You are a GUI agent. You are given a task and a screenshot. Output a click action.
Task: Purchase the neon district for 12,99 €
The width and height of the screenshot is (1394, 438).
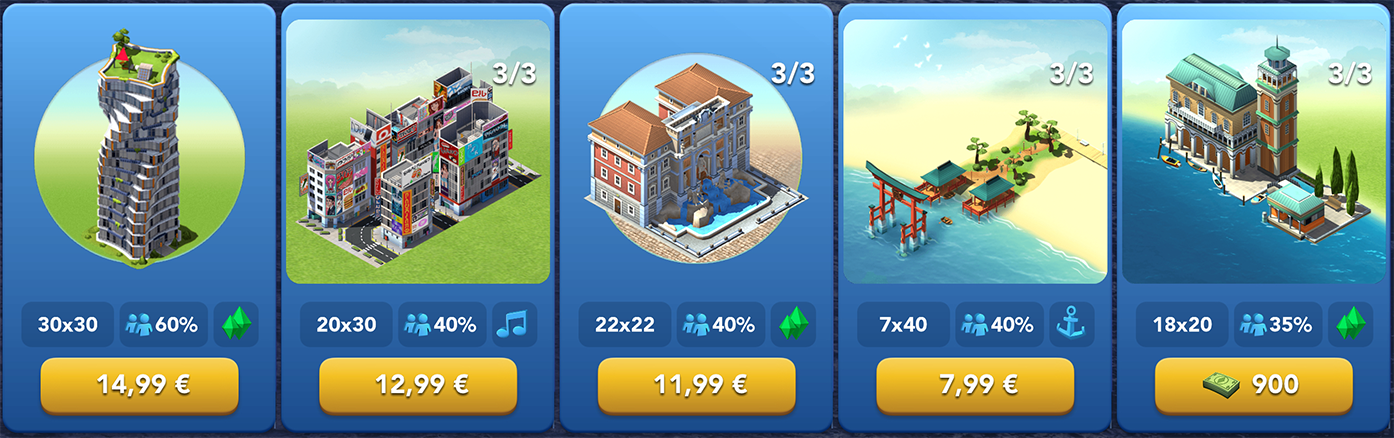pyautogui.click(x=418, y=385)
